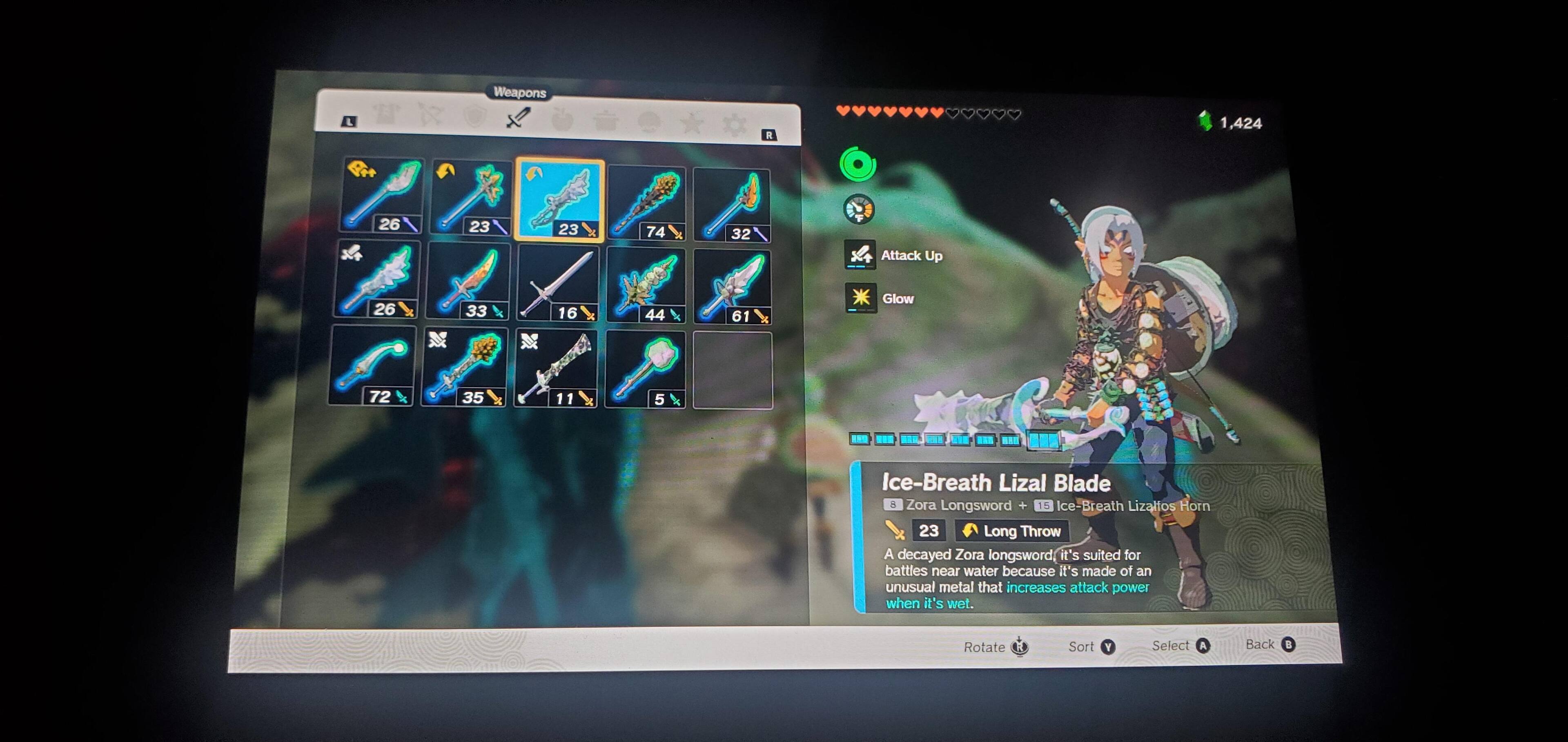Open the system settings gear tab
Viewport: 1568px width, 742px height.
click(x=734, y=125)
